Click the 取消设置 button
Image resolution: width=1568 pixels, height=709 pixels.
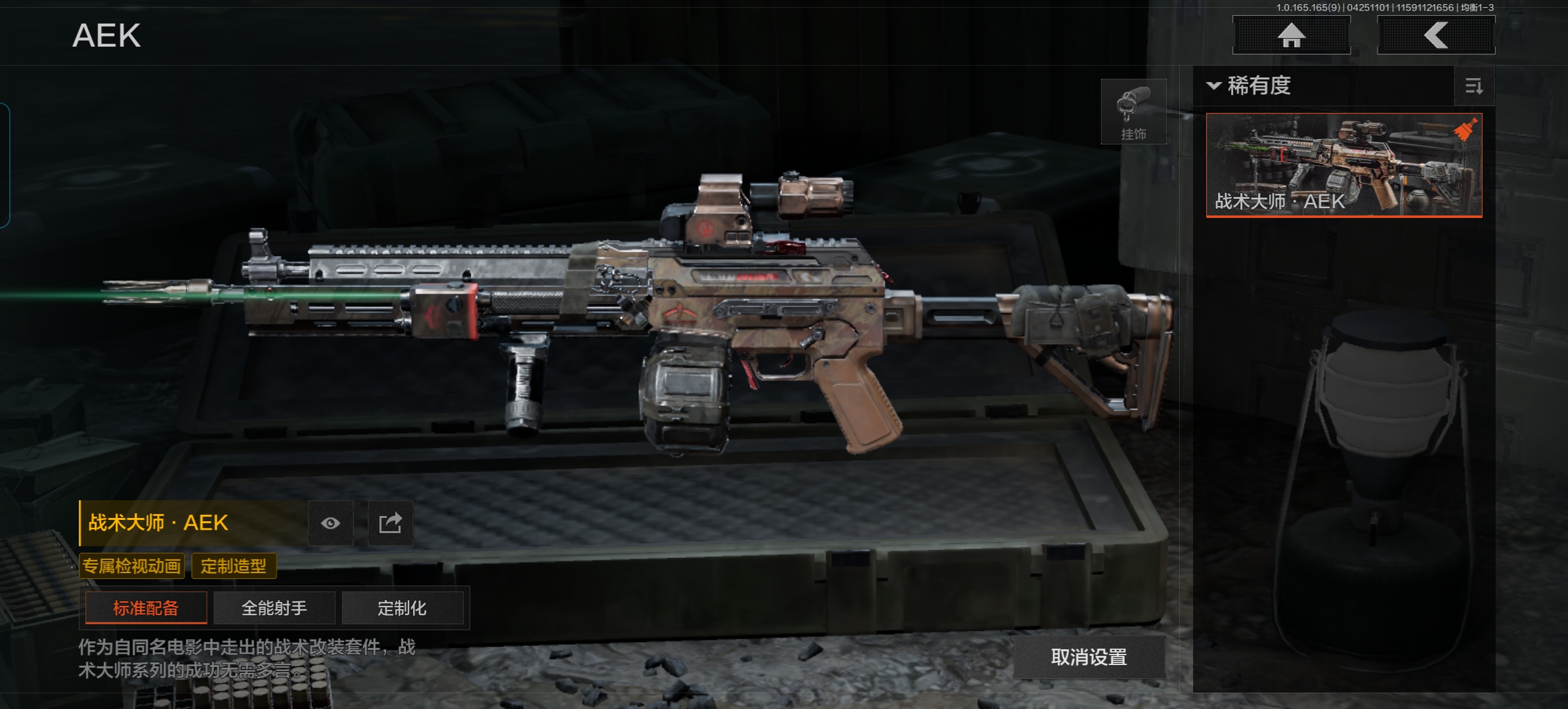(x=1089, y=656)
